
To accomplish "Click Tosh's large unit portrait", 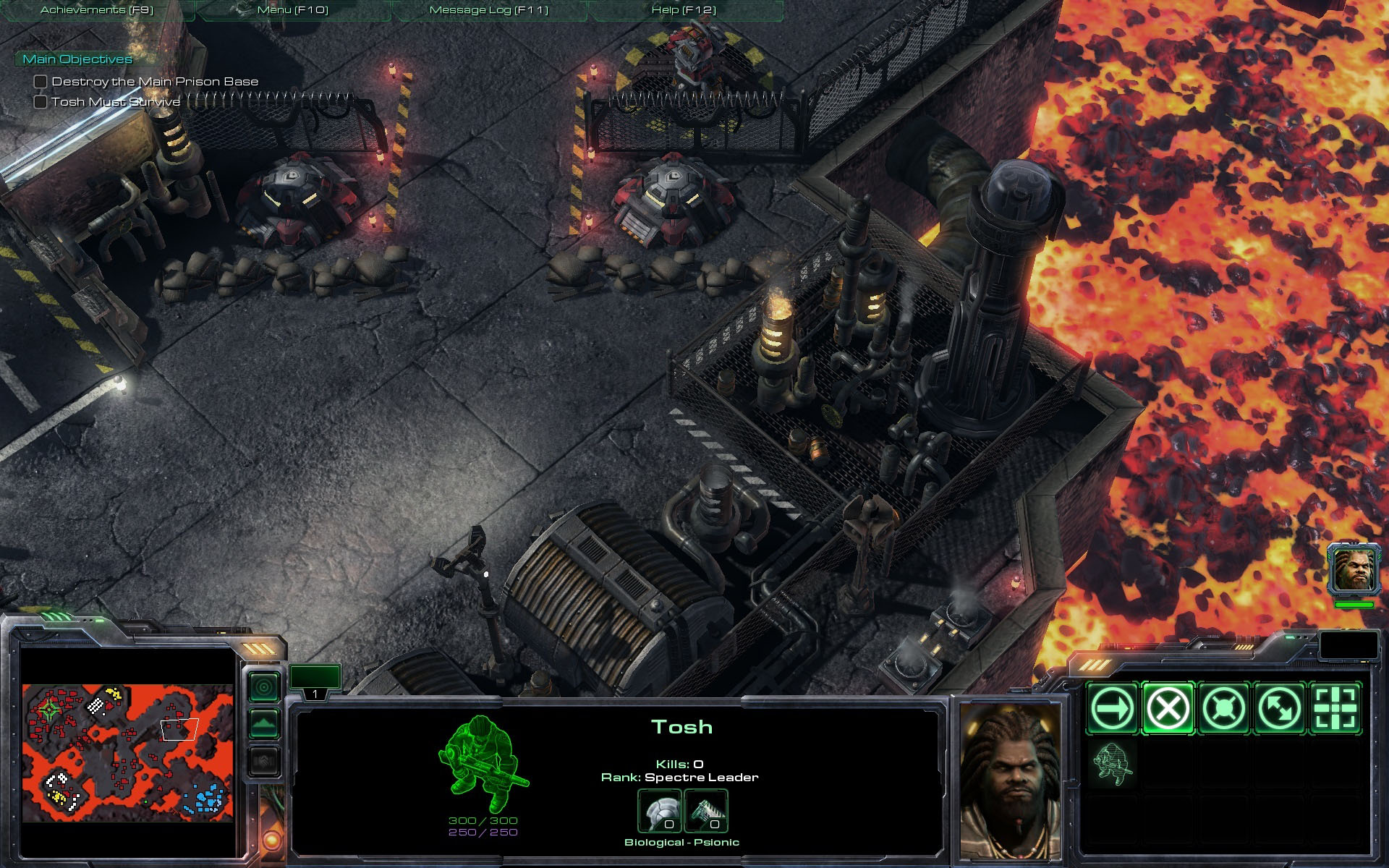I will click(x=1011, y=781).
